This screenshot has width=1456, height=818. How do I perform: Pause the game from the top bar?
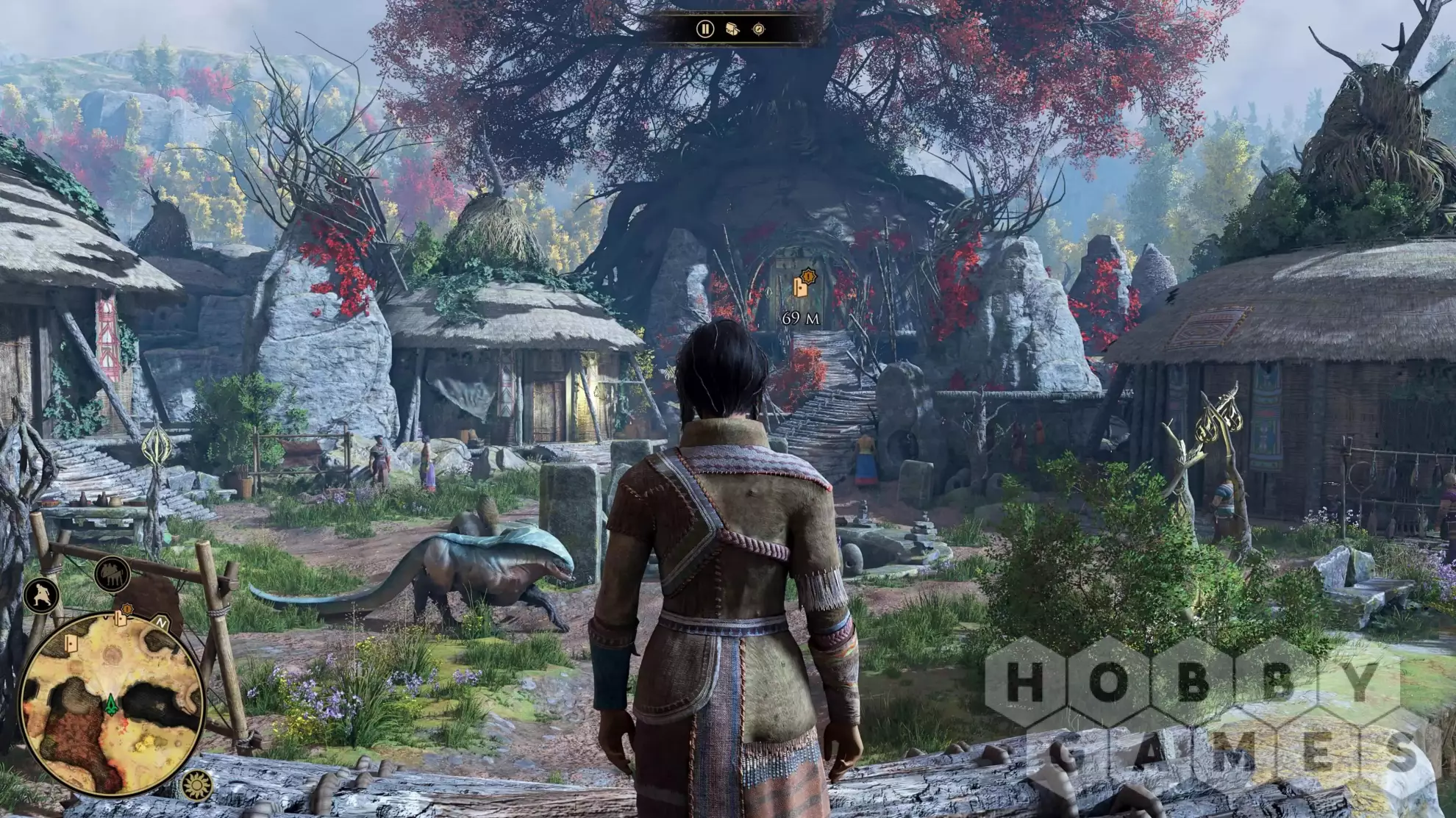[x=704, y=29]
